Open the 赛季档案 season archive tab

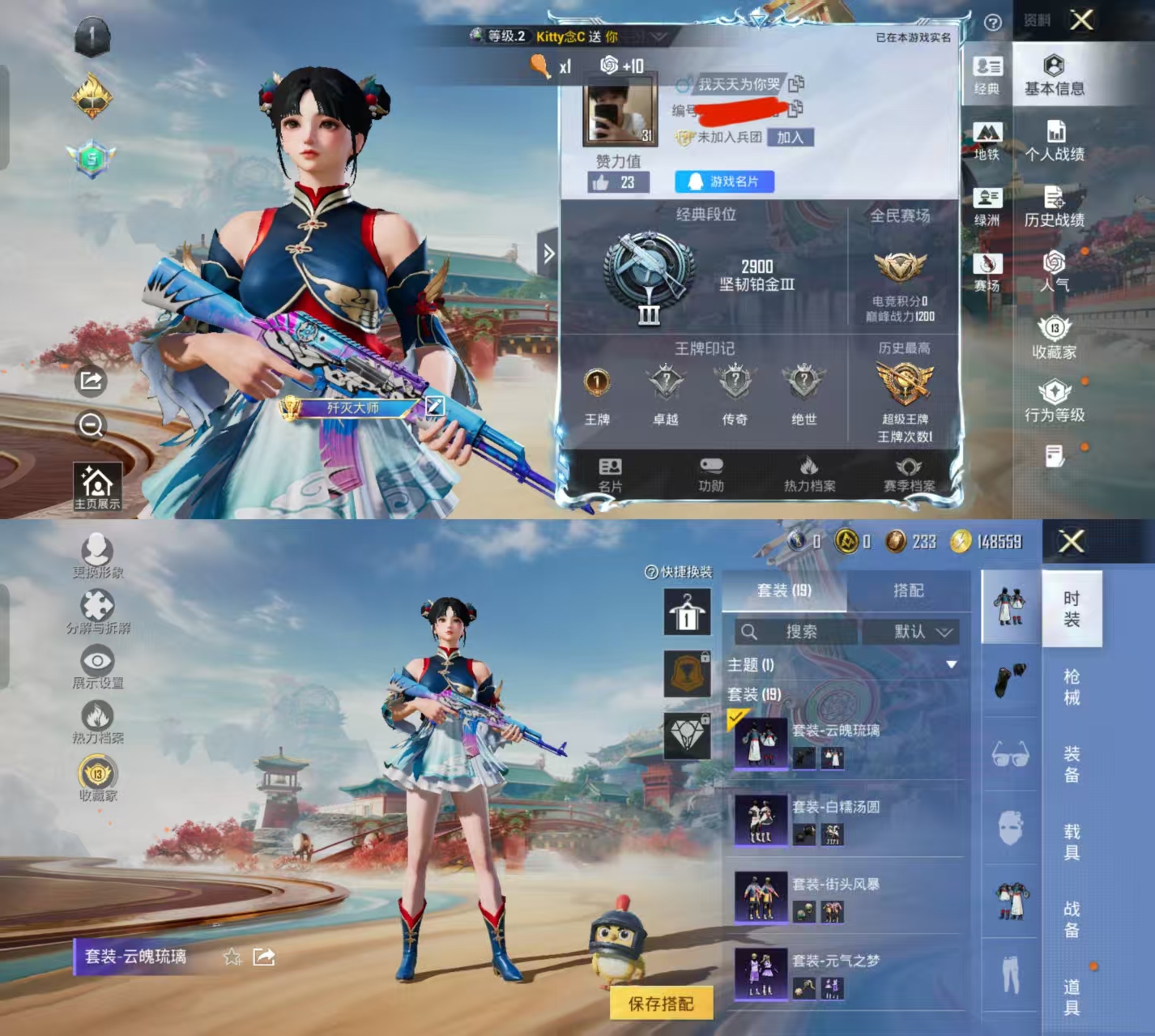[909, 474]
